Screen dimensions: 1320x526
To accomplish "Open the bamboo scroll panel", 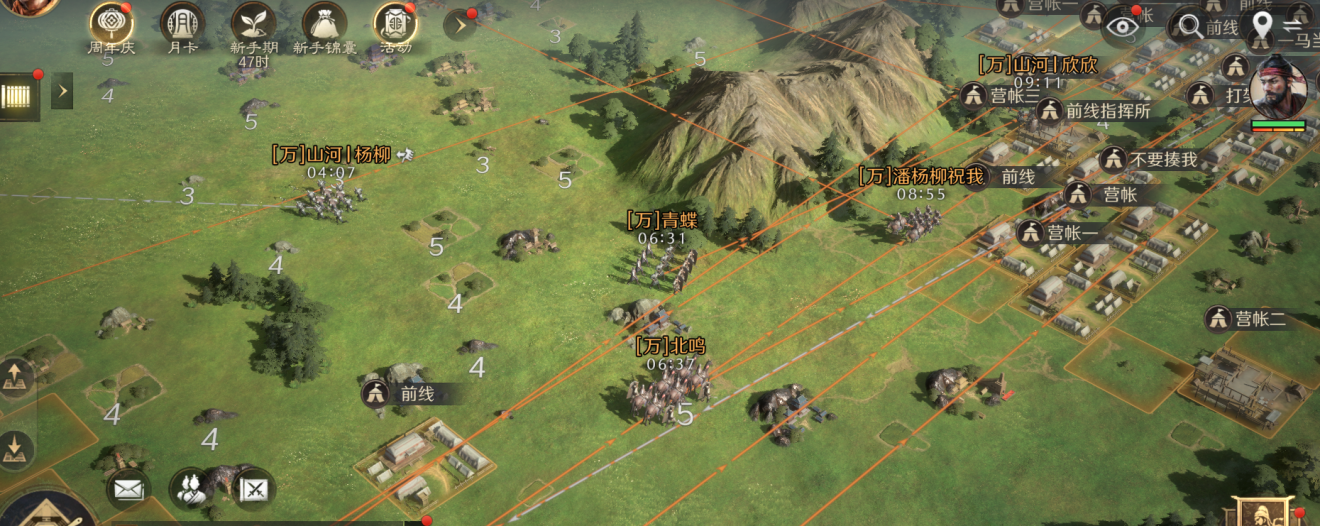I will point(19,95).
